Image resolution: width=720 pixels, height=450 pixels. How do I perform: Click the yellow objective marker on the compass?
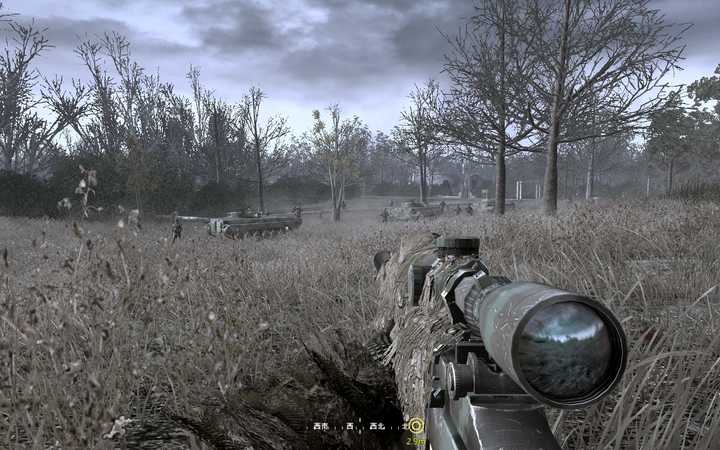pyautogui.click(x=416, y=425)
